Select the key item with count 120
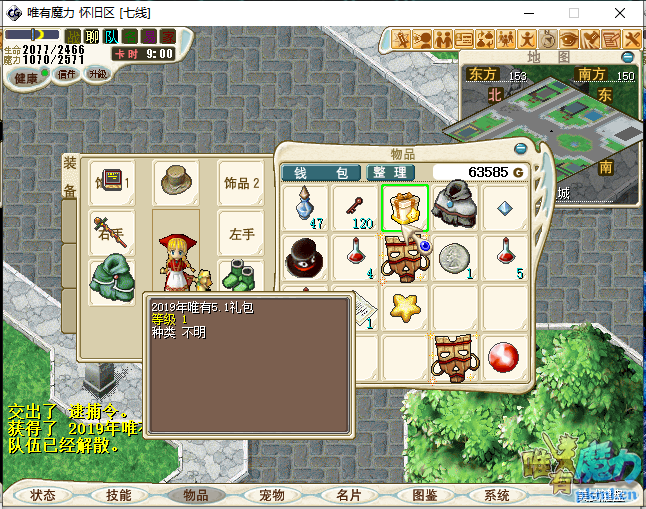The image size is (646, 509). pyautogui.click(x=354, y=207)
